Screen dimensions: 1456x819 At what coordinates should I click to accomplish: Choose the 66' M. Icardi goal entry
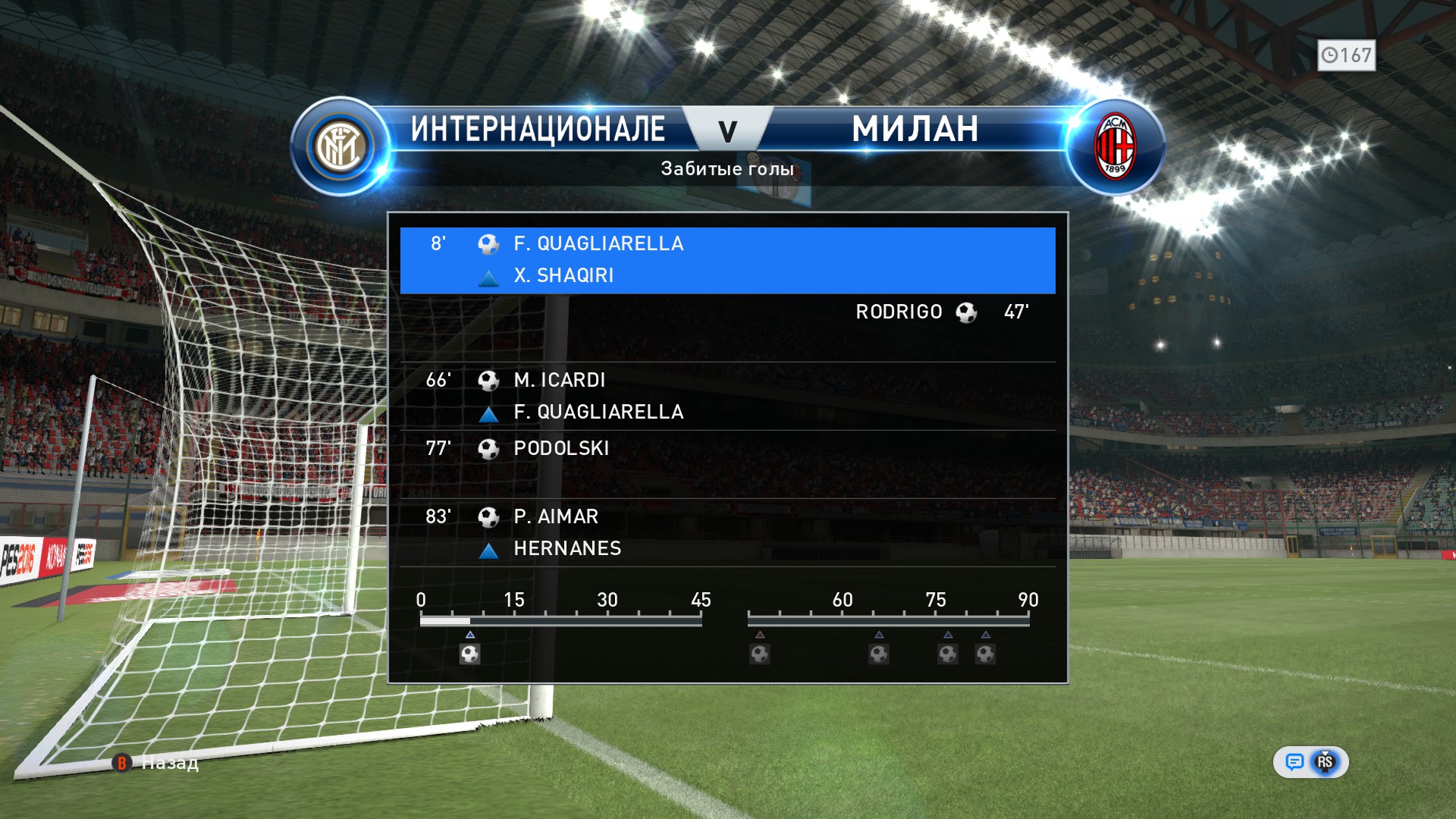[726, 396]
